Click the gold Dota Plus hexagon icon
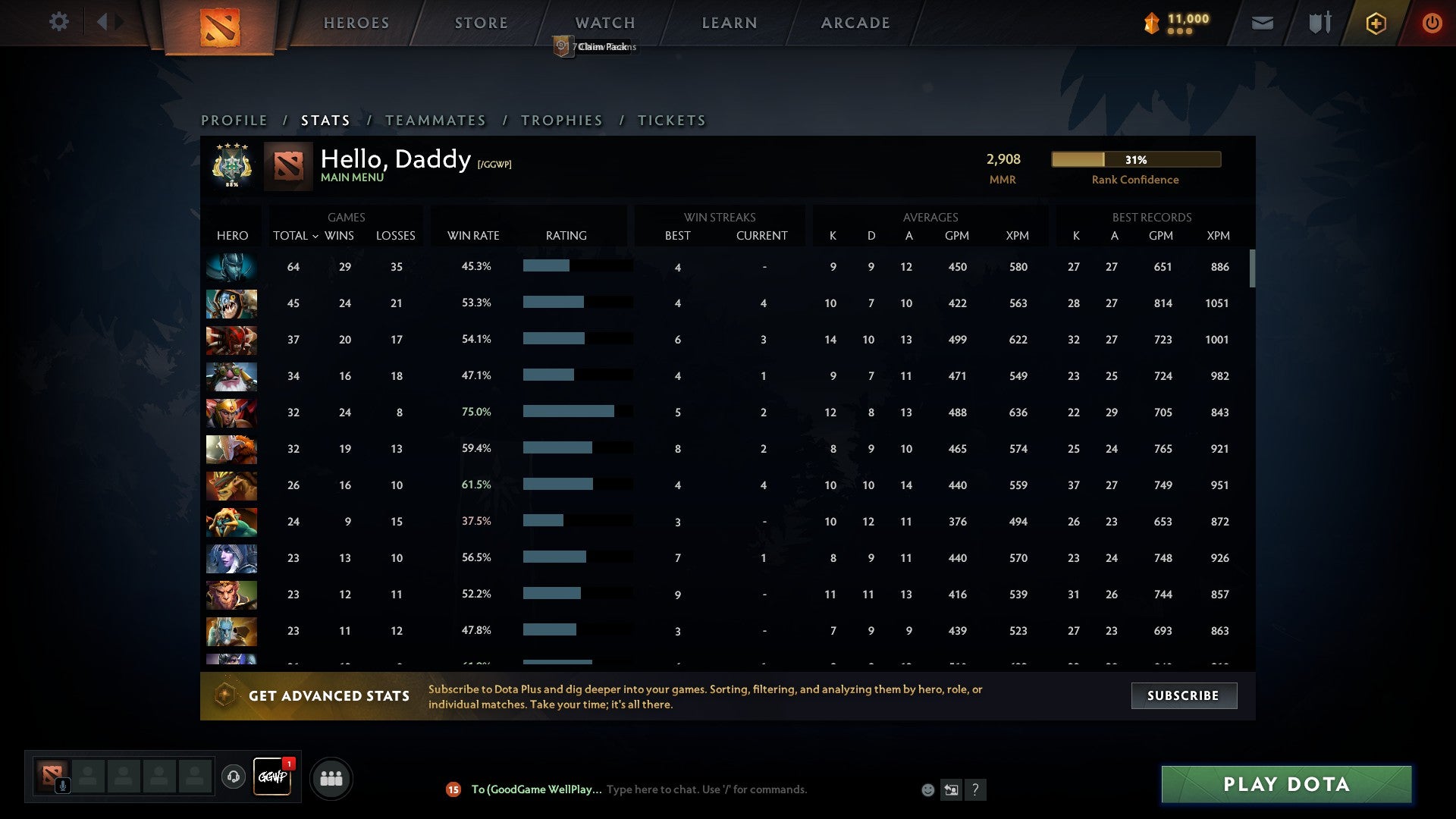 (1375, 23)
